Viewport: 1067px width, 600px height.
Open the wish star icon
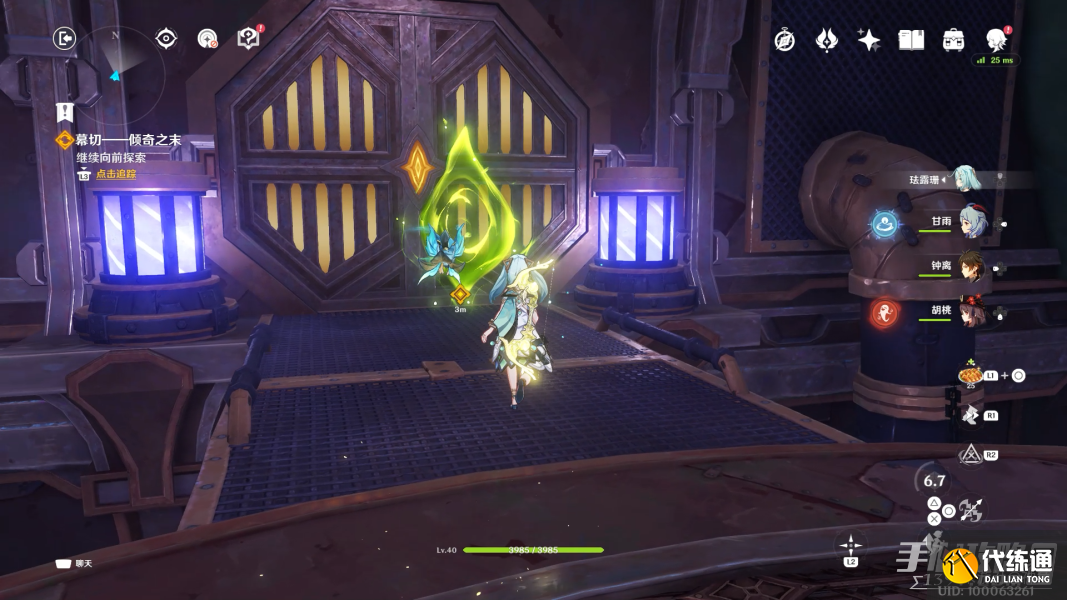(868, 40)
